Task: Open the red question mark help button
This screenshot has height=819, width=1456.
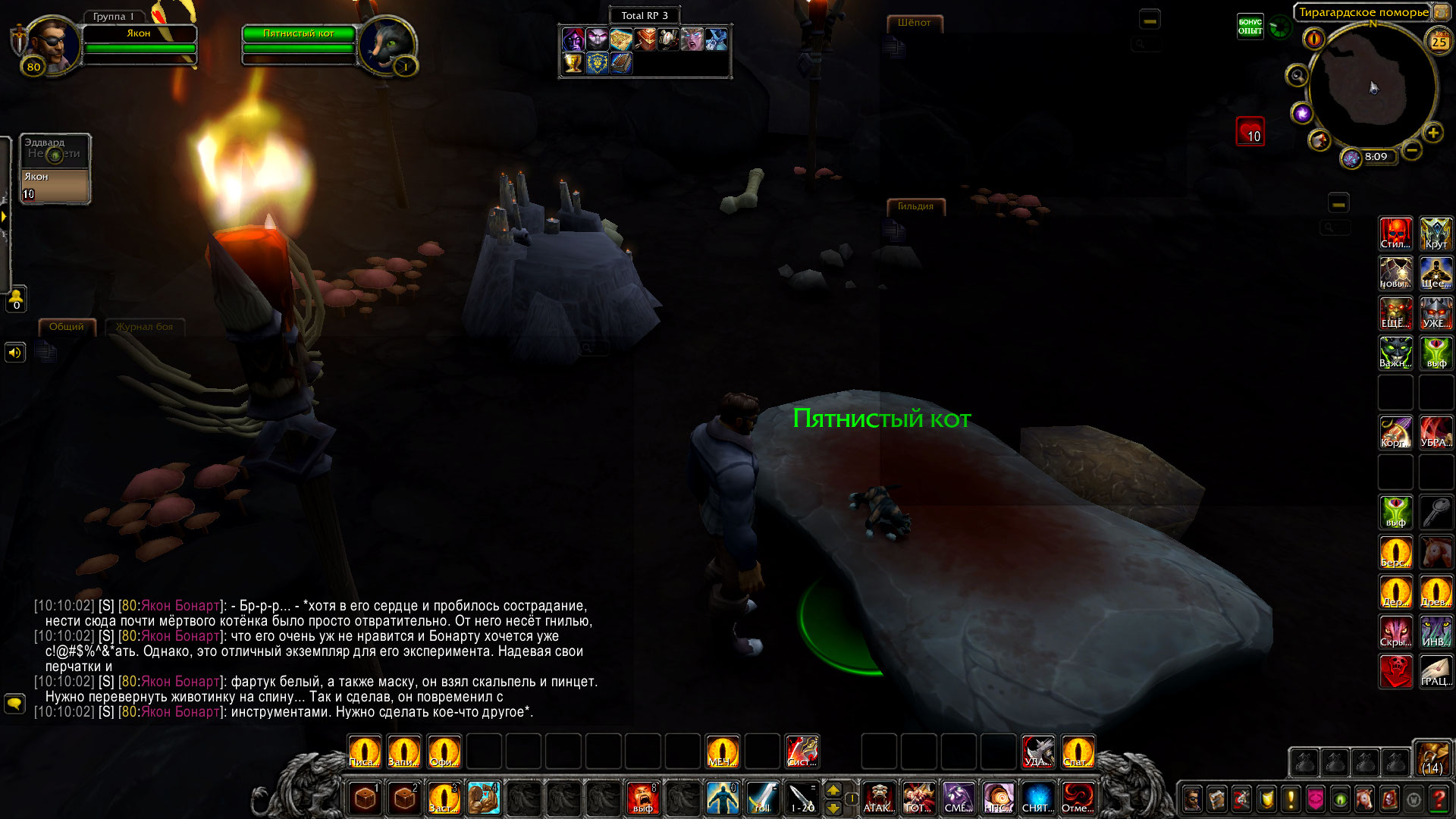Action: [1438, 799]
